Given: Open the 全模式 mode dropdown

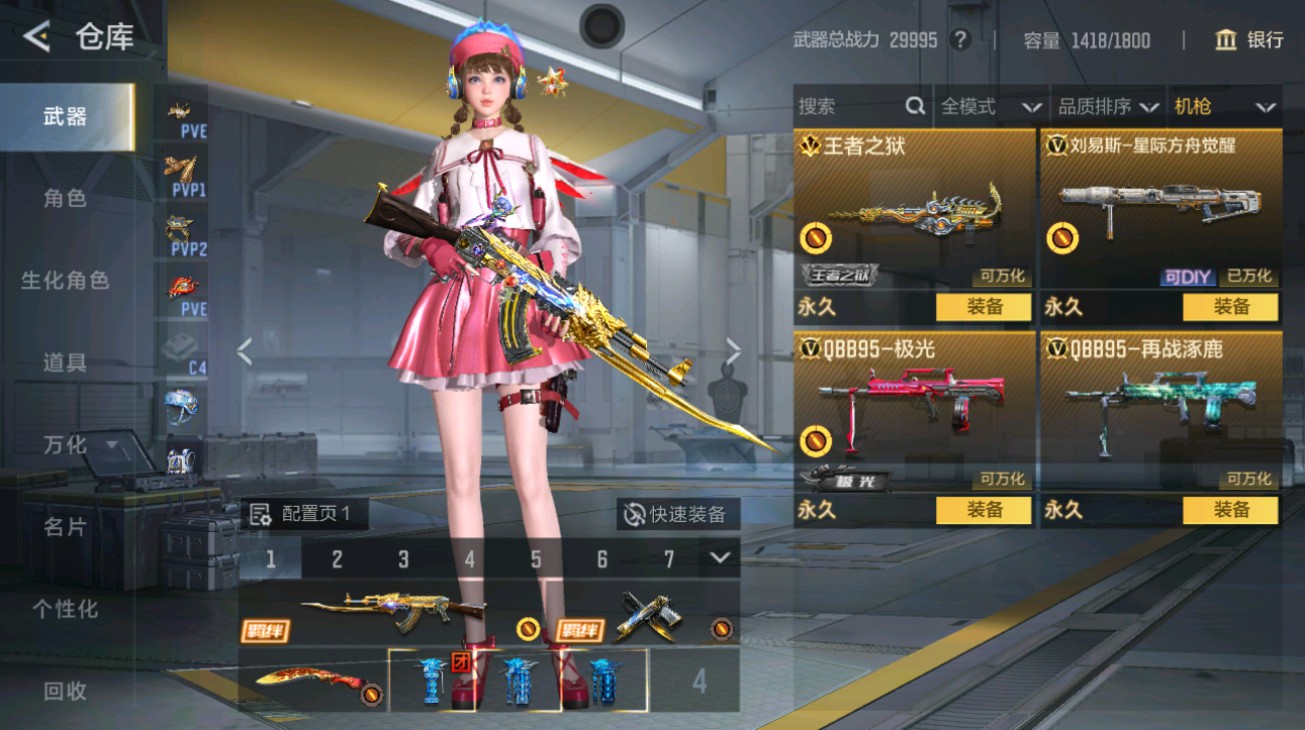Looking at the screenshot, I should (x=990, y=105).
